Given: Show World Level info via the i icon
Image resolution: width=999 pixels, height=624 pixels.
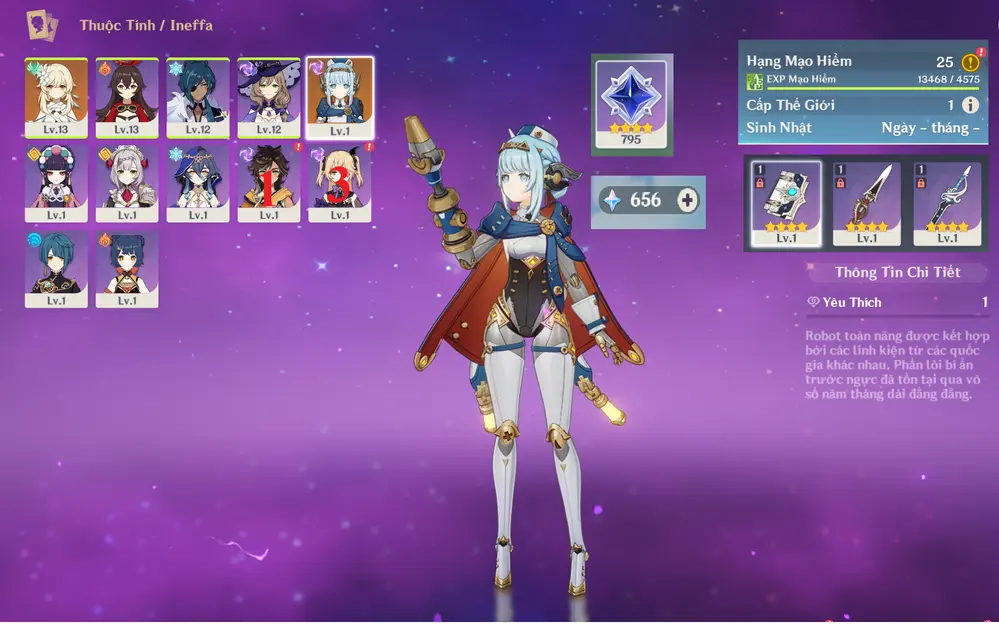Looking at the screenshot, I should point(970,105).
